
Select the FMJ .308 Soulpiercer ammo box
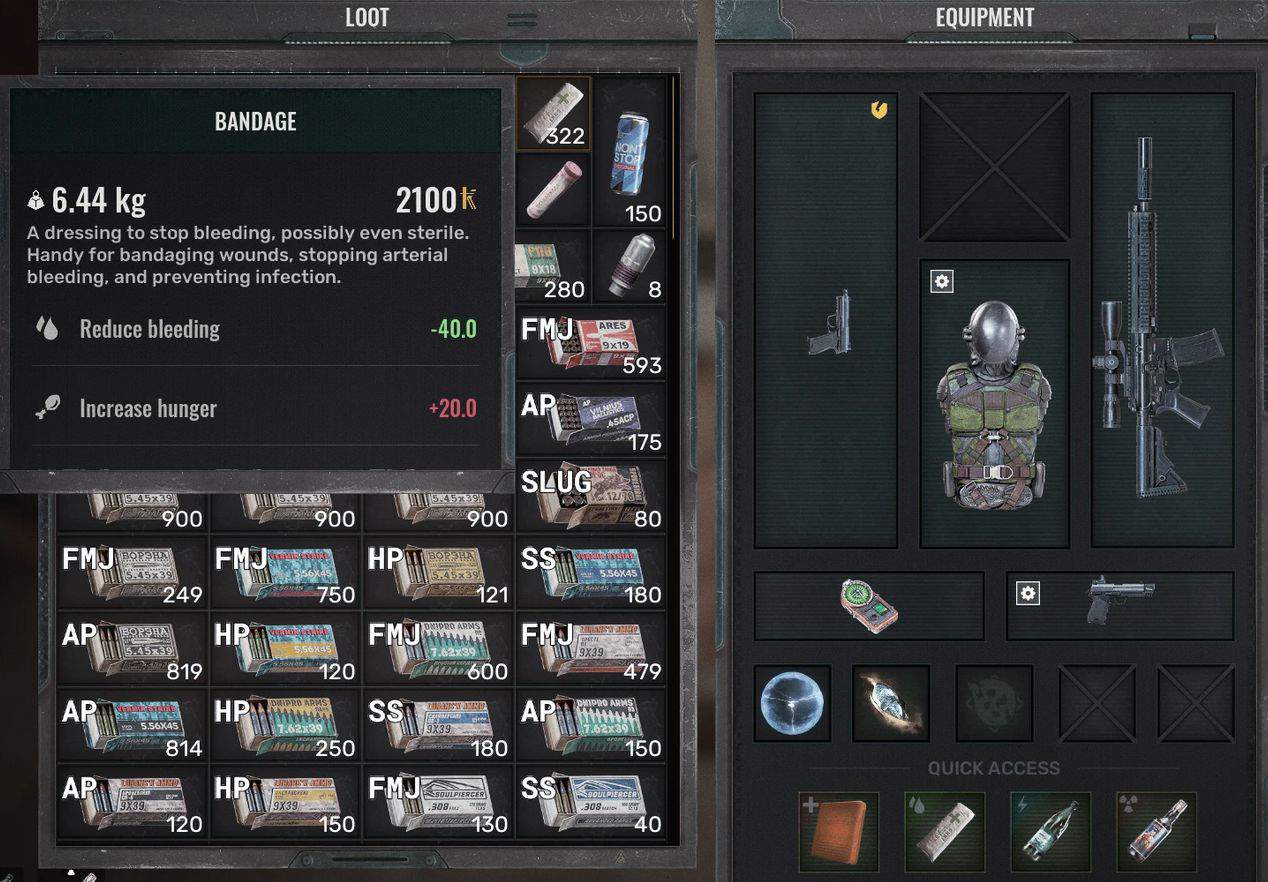[439, 802]
